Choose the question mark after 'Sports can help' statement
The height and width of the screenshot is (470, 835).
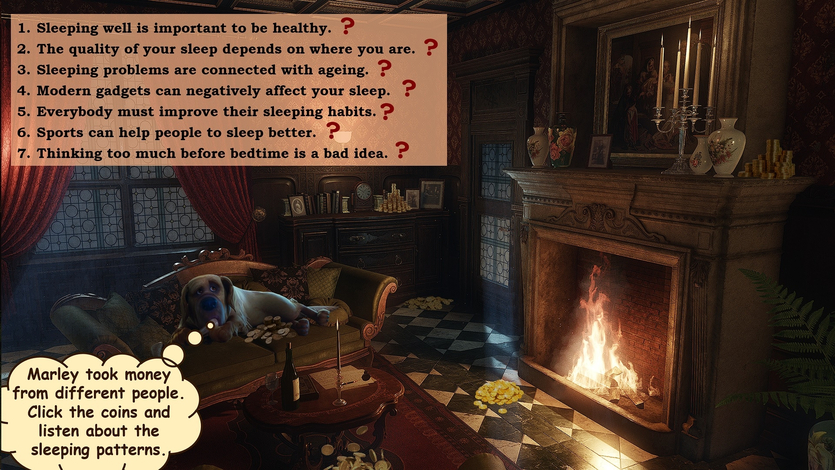333,130
